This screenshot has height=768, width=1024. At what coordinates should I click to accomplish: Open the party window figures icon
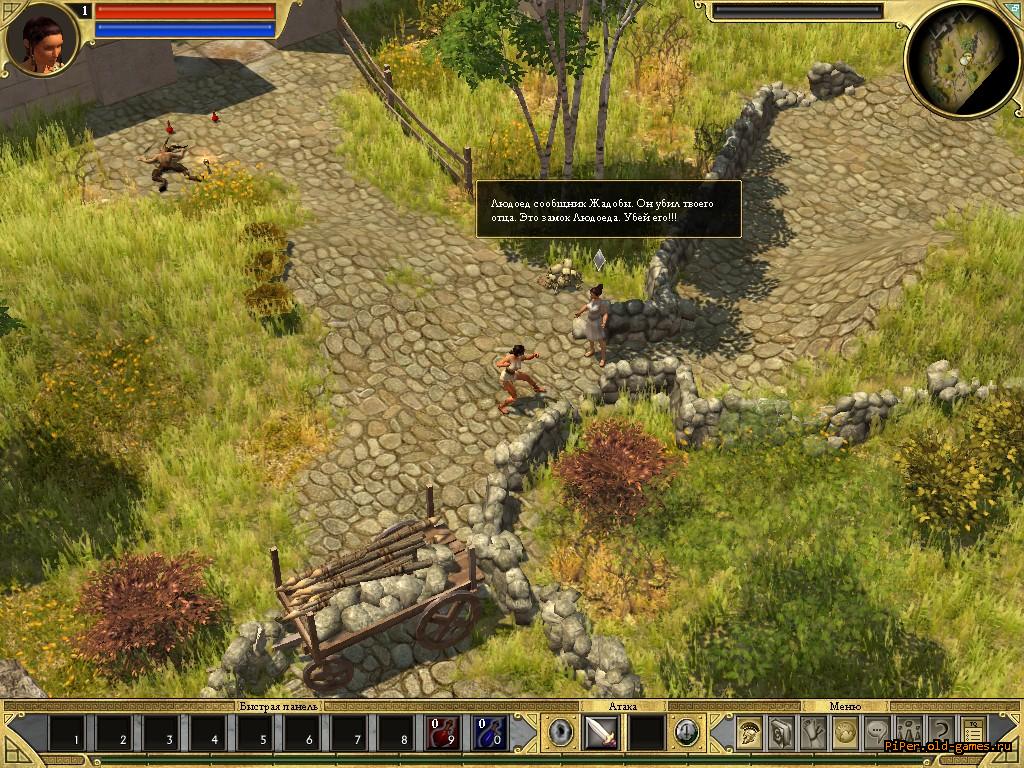[909, 733]
